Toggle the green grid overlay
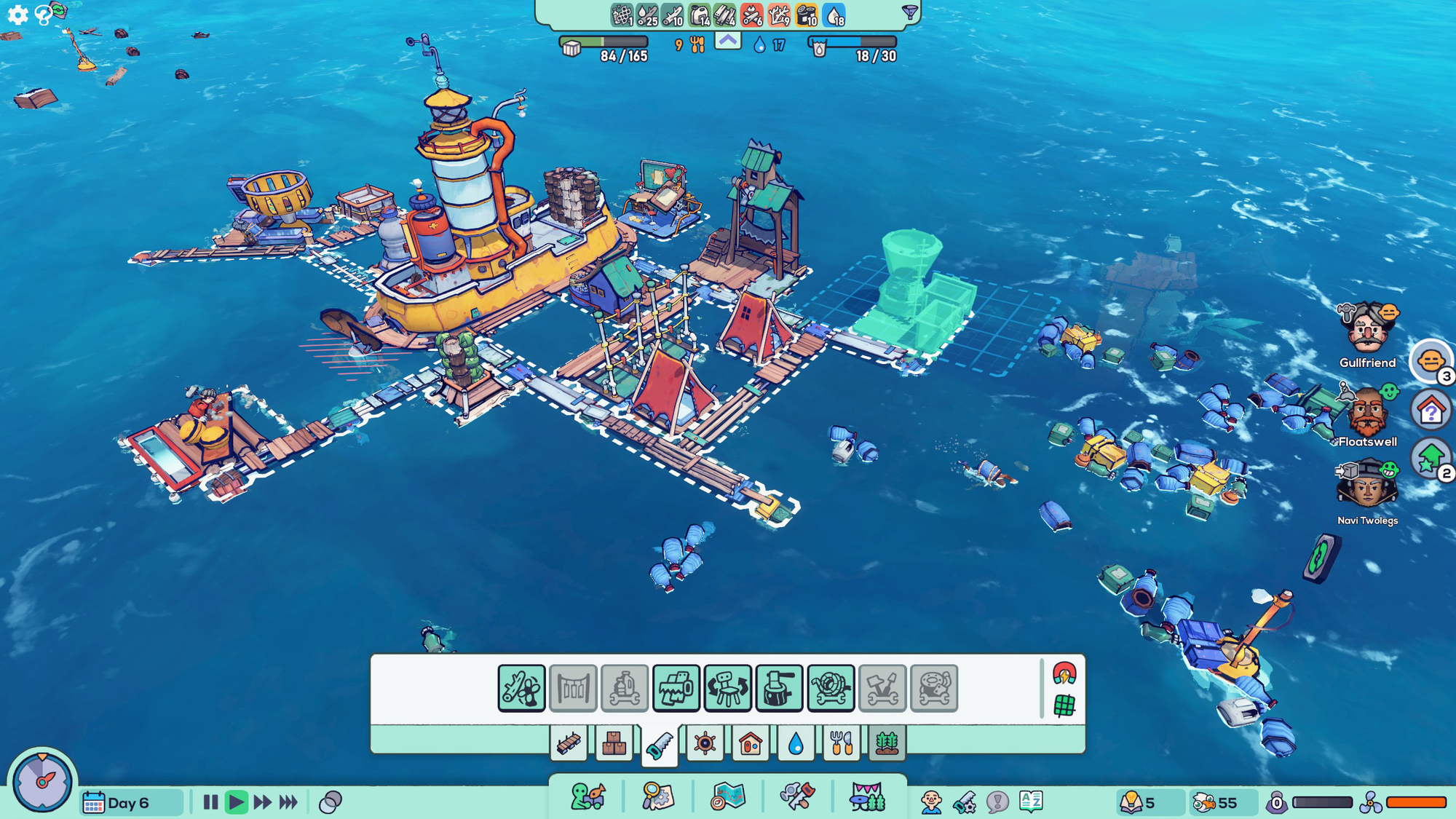This screenshot has width=1456, height=819. (1064, 705)
